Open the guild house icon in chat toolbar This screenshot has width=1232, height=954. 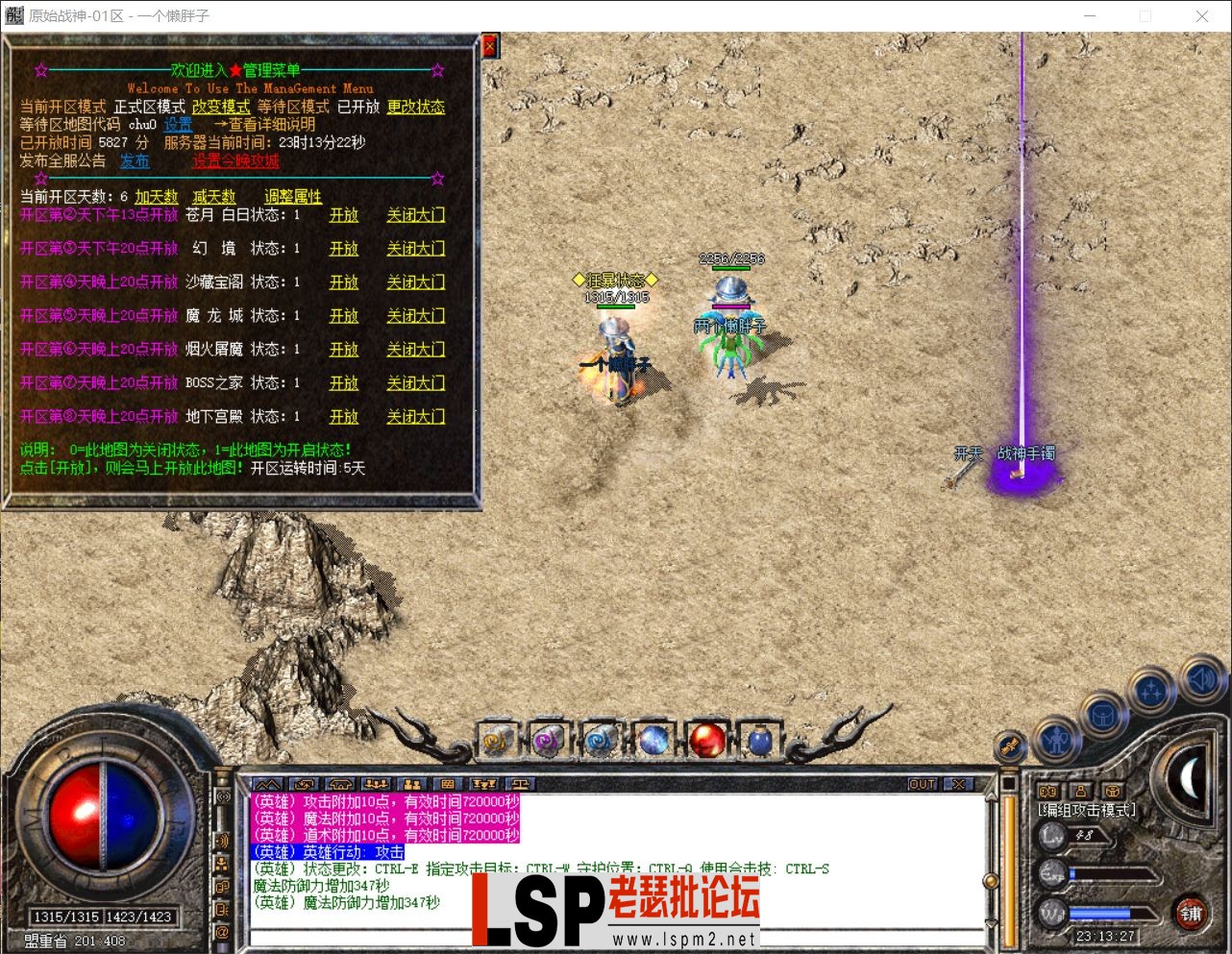(x=338, y=782)
